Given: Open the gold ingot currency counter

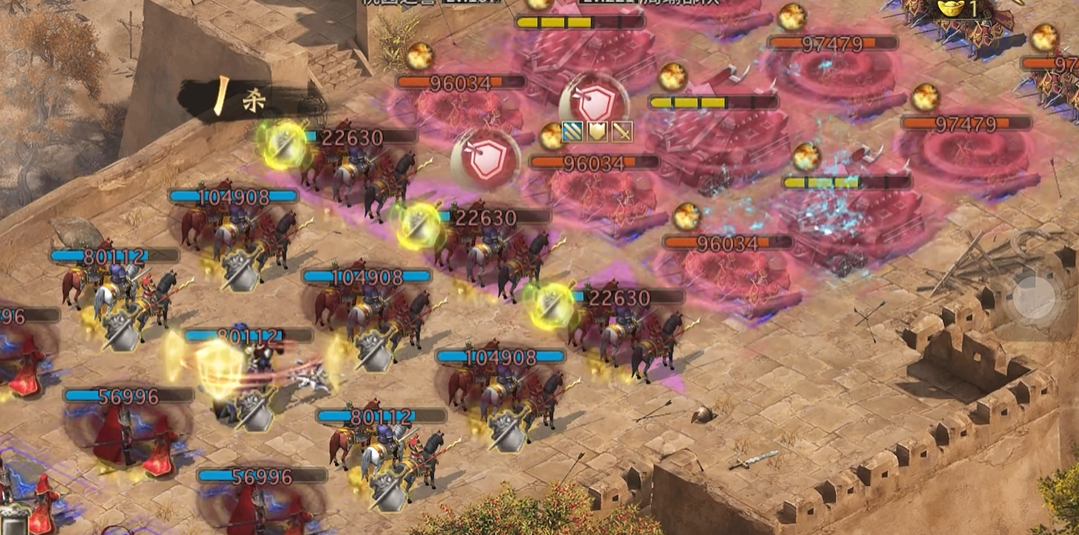Looking at the screenshot, I should pos(959,9).
